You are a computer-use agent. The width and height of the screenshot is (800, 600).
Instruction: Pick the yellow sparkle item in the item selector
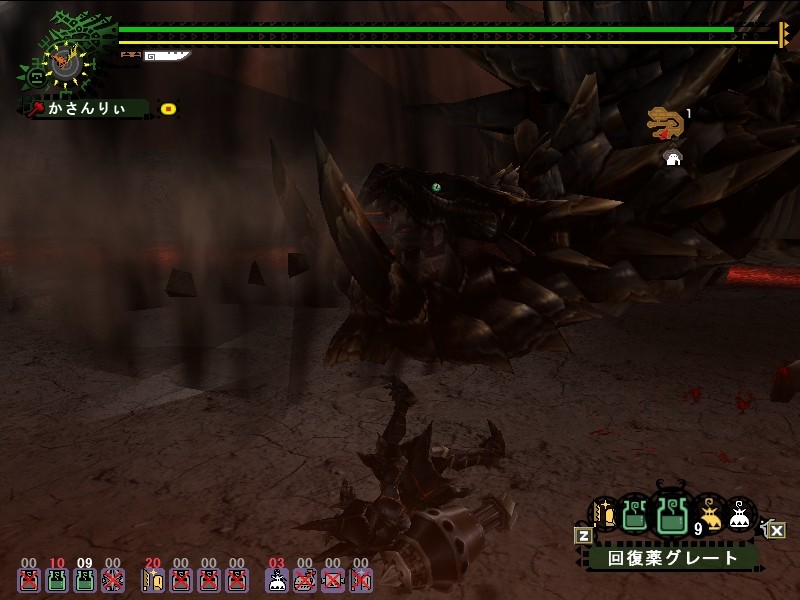click(603, 516)
